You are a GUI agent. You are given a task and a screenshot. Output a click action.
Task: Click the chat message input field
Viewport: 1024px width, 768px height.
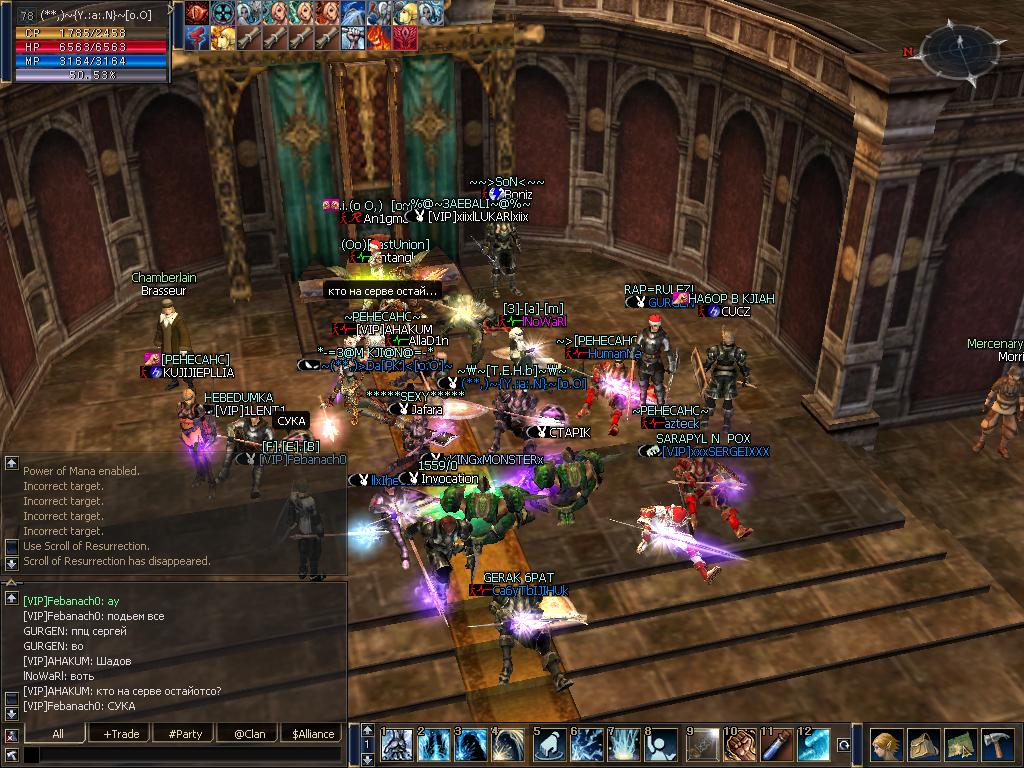[x=180, y=754]
